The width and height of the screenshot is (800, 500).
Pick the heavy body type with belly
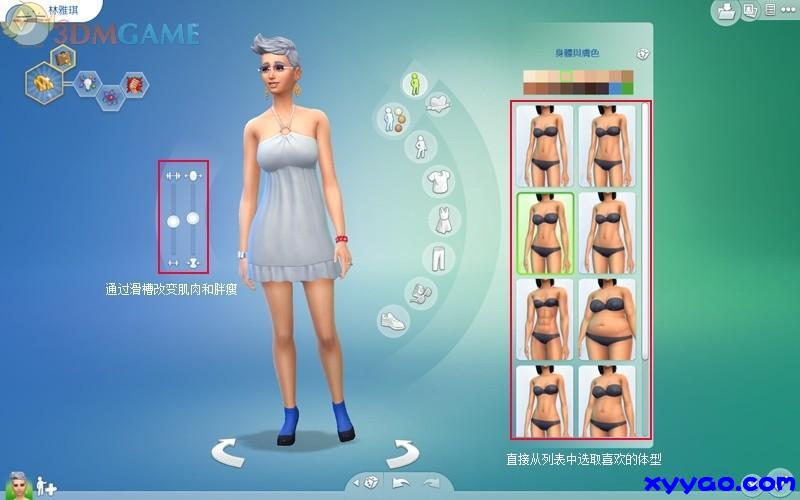click(607, 319)
